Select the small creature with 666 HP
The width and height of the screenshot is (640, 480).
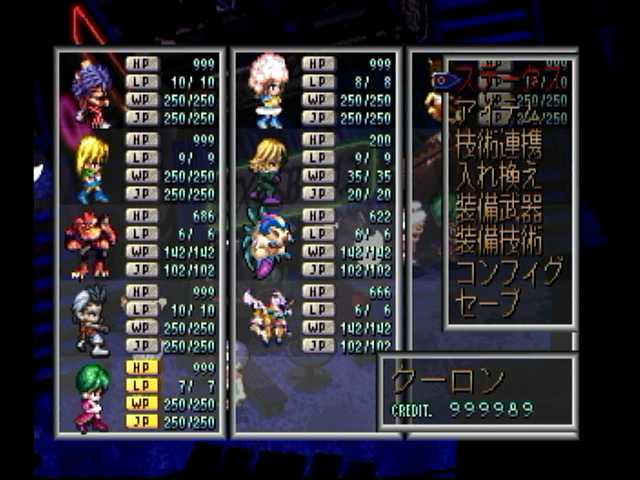click(268, 318)
